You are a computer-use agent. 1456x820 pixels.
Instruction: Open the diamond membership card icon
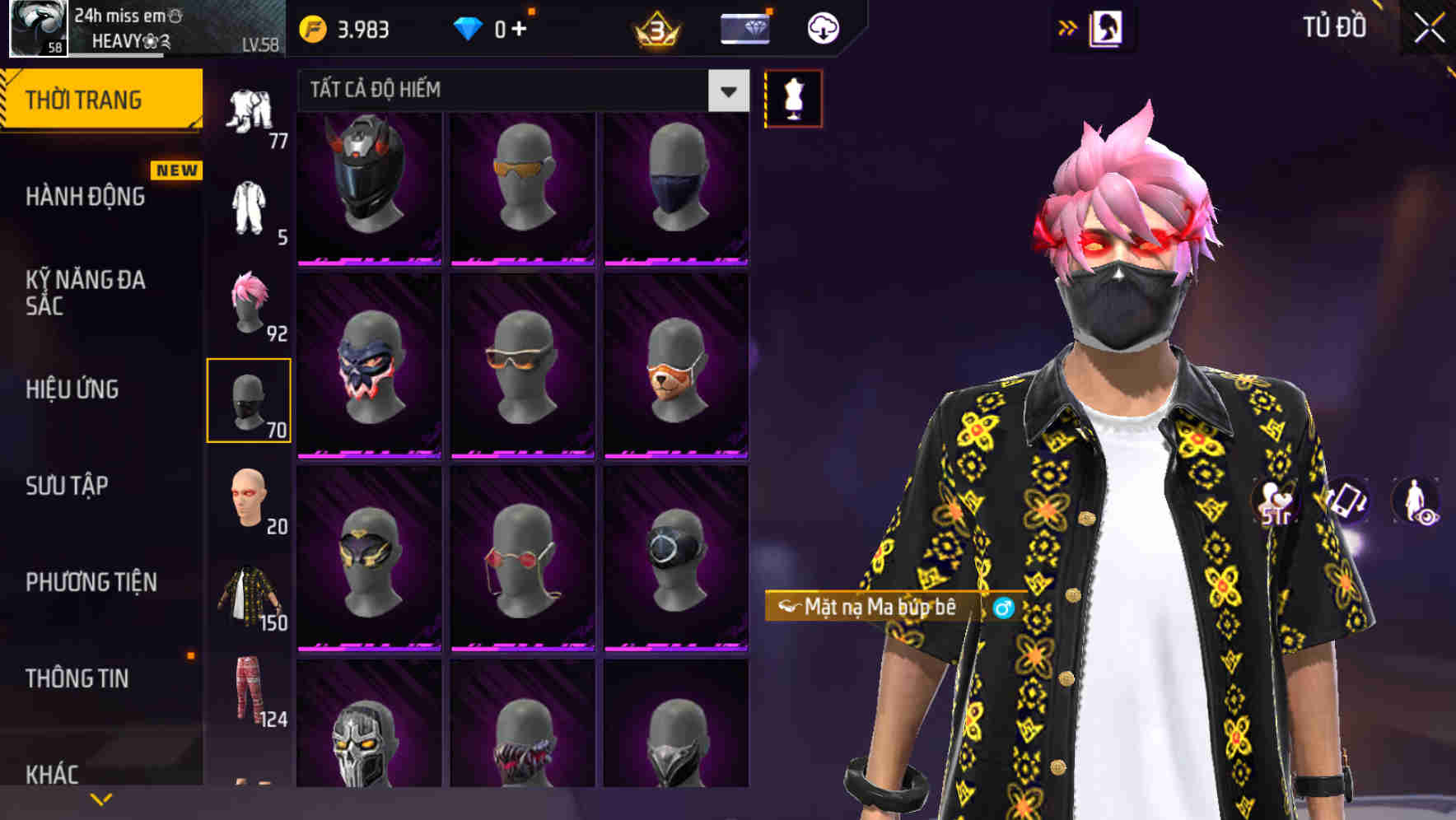point(744,27)
